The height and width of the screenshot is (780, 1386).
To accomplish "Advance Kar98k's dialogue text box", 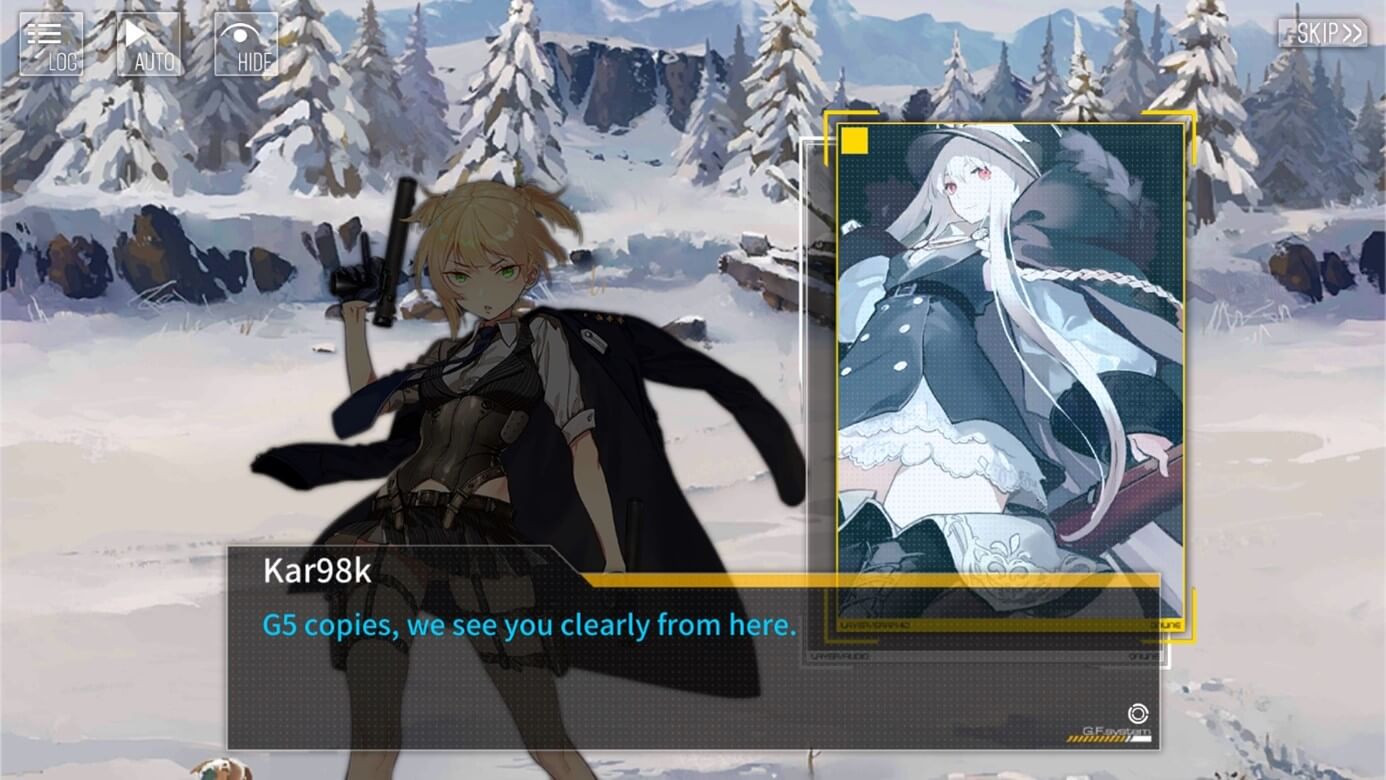I will tap(692, 660).
